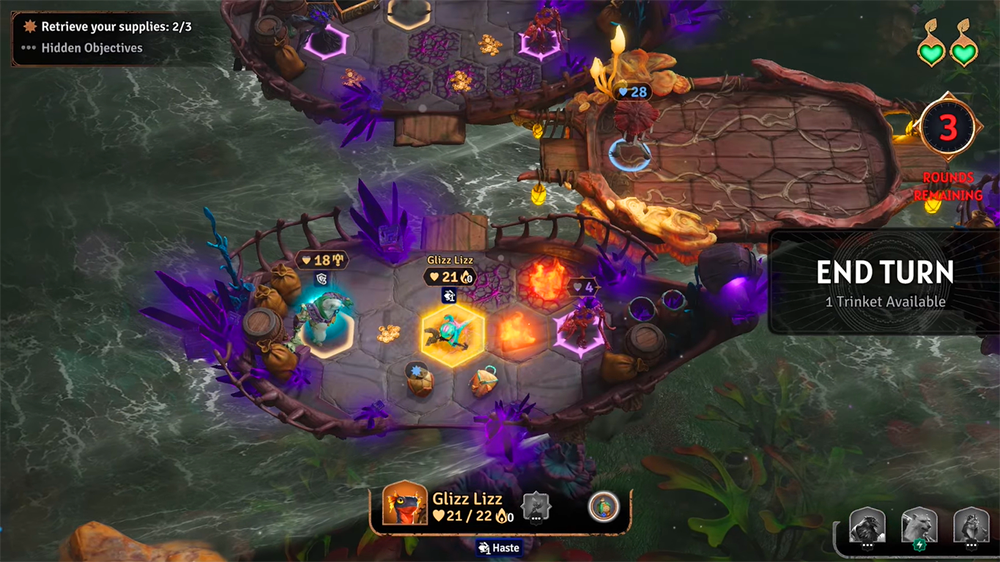Select the last character portrait in the turn order
Image resolution: width=1000 pixels, height=562 pixels.
point(970,526)
